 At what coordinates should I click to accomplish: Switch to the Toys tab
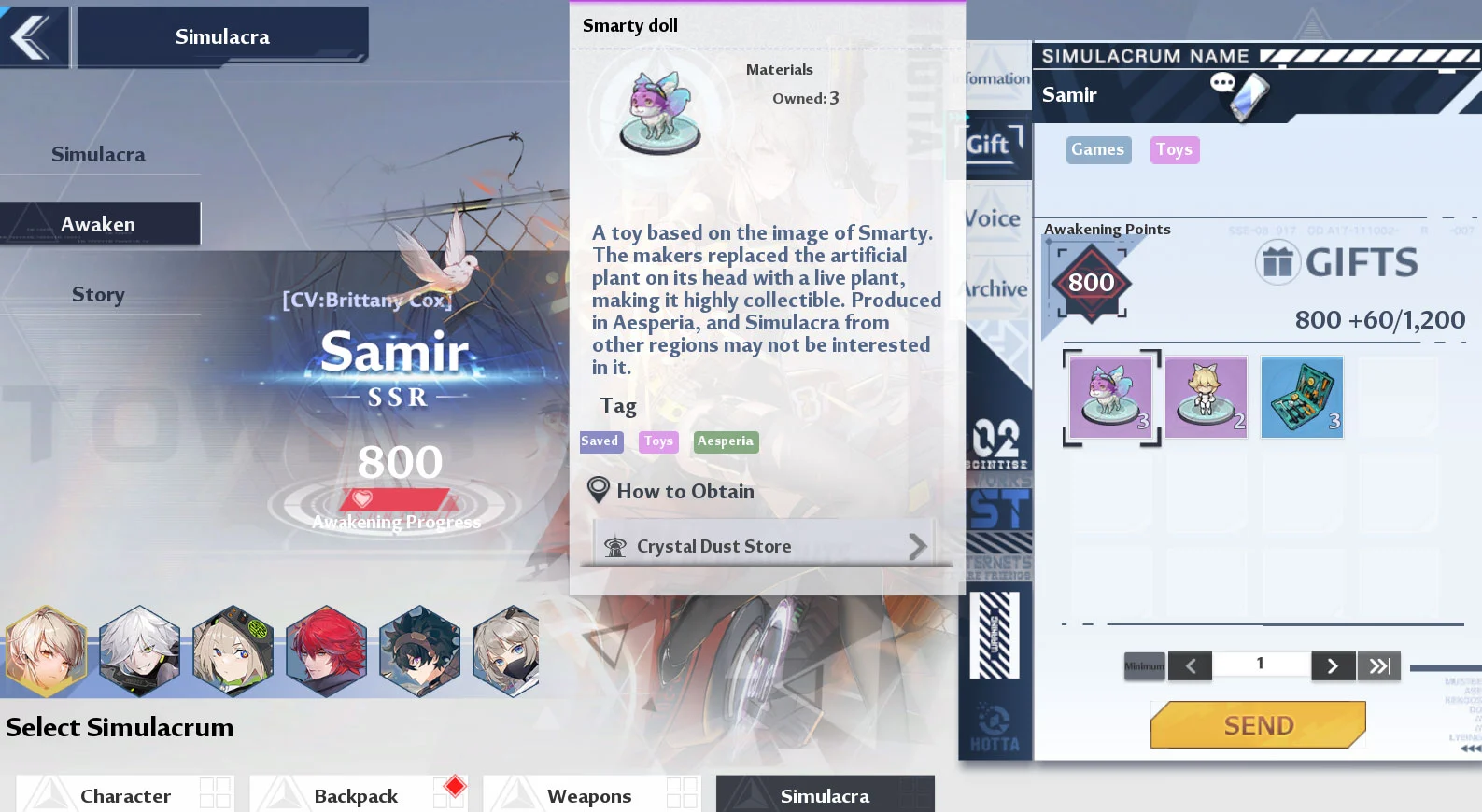pos(1174,149)
